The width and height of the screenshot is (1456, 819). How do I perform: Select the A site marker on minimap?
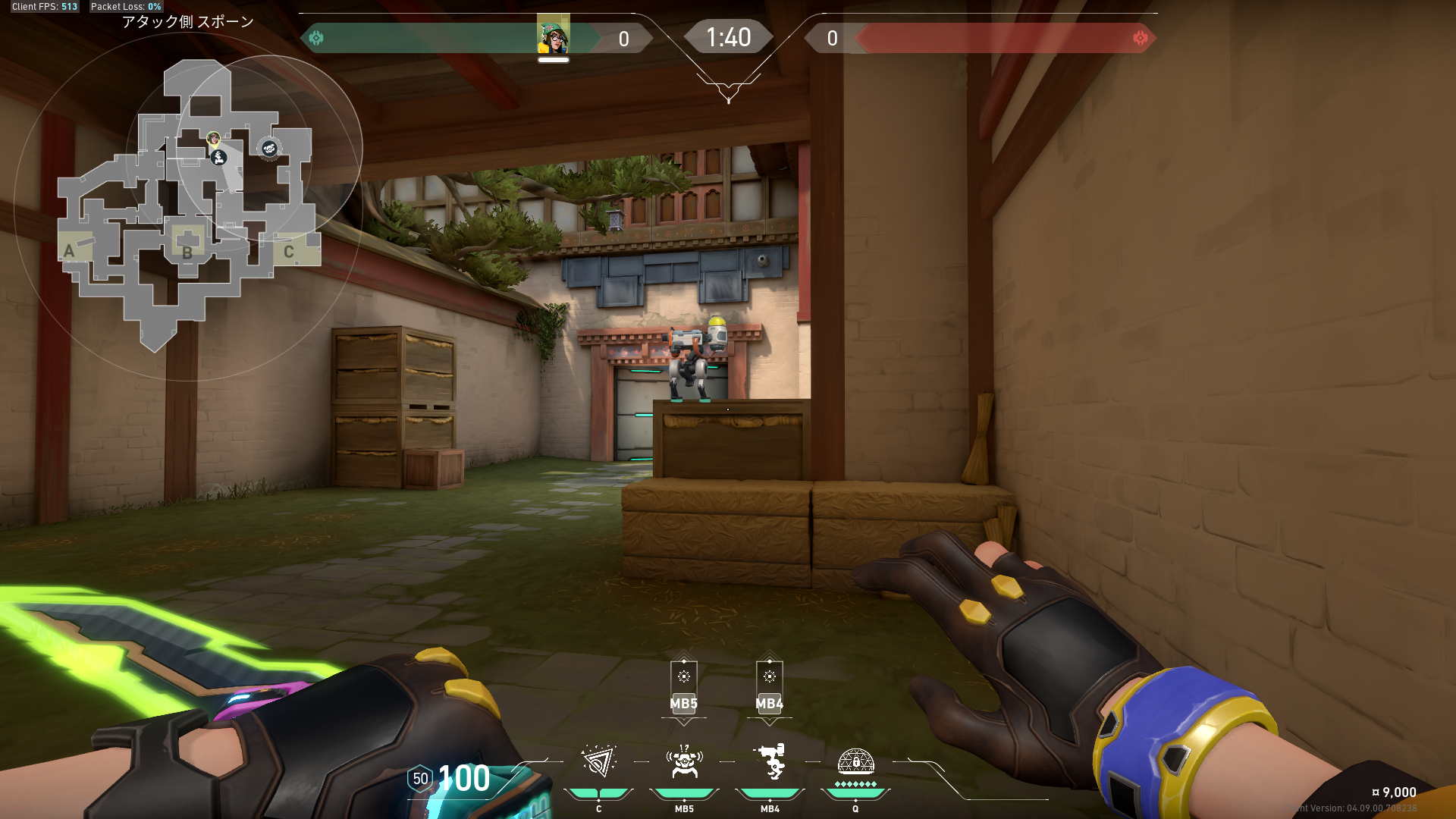point(69,251)
